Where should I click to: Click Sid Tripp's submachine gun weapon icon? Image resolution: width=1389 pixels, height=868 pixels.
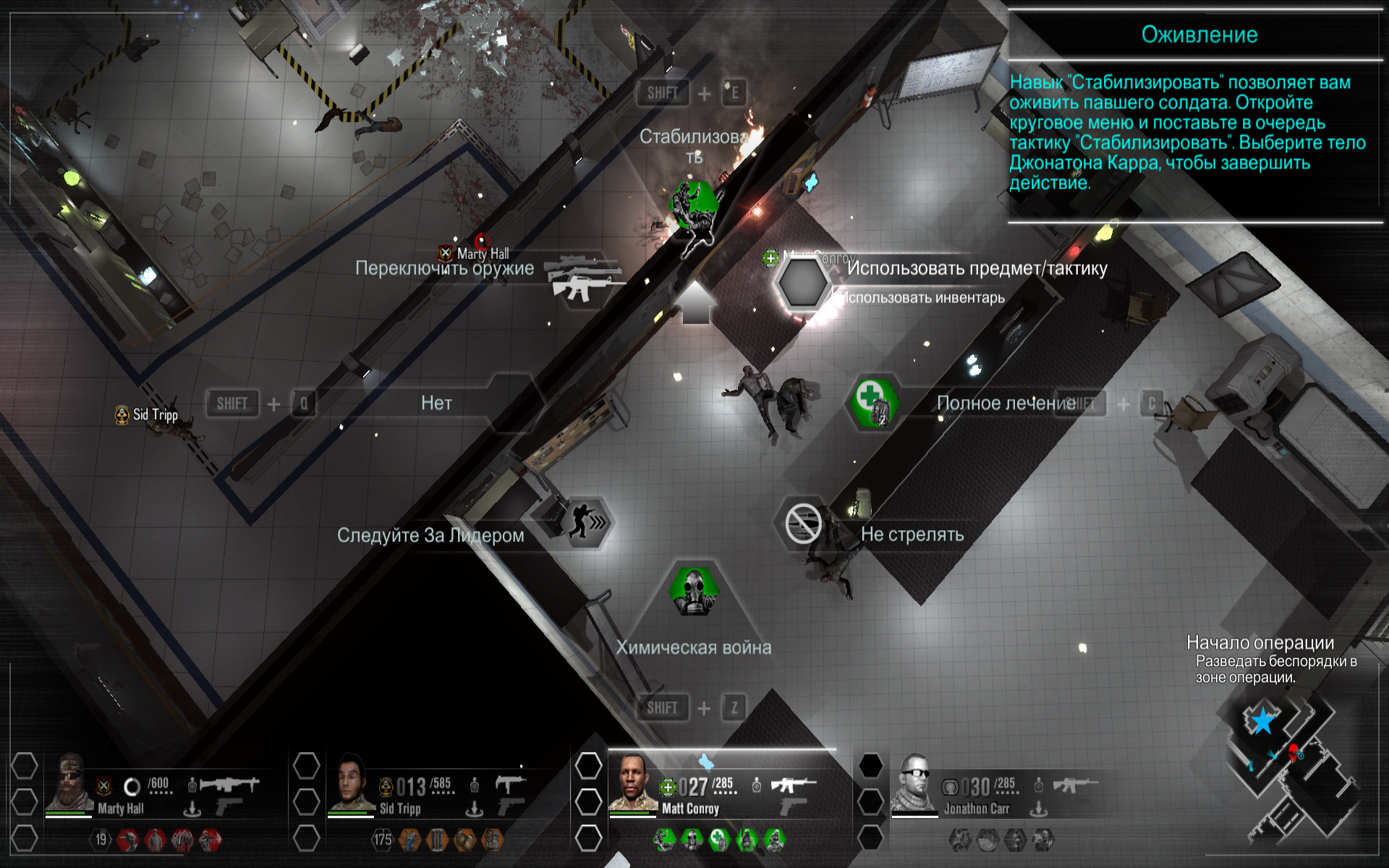(x=511, y=784)
